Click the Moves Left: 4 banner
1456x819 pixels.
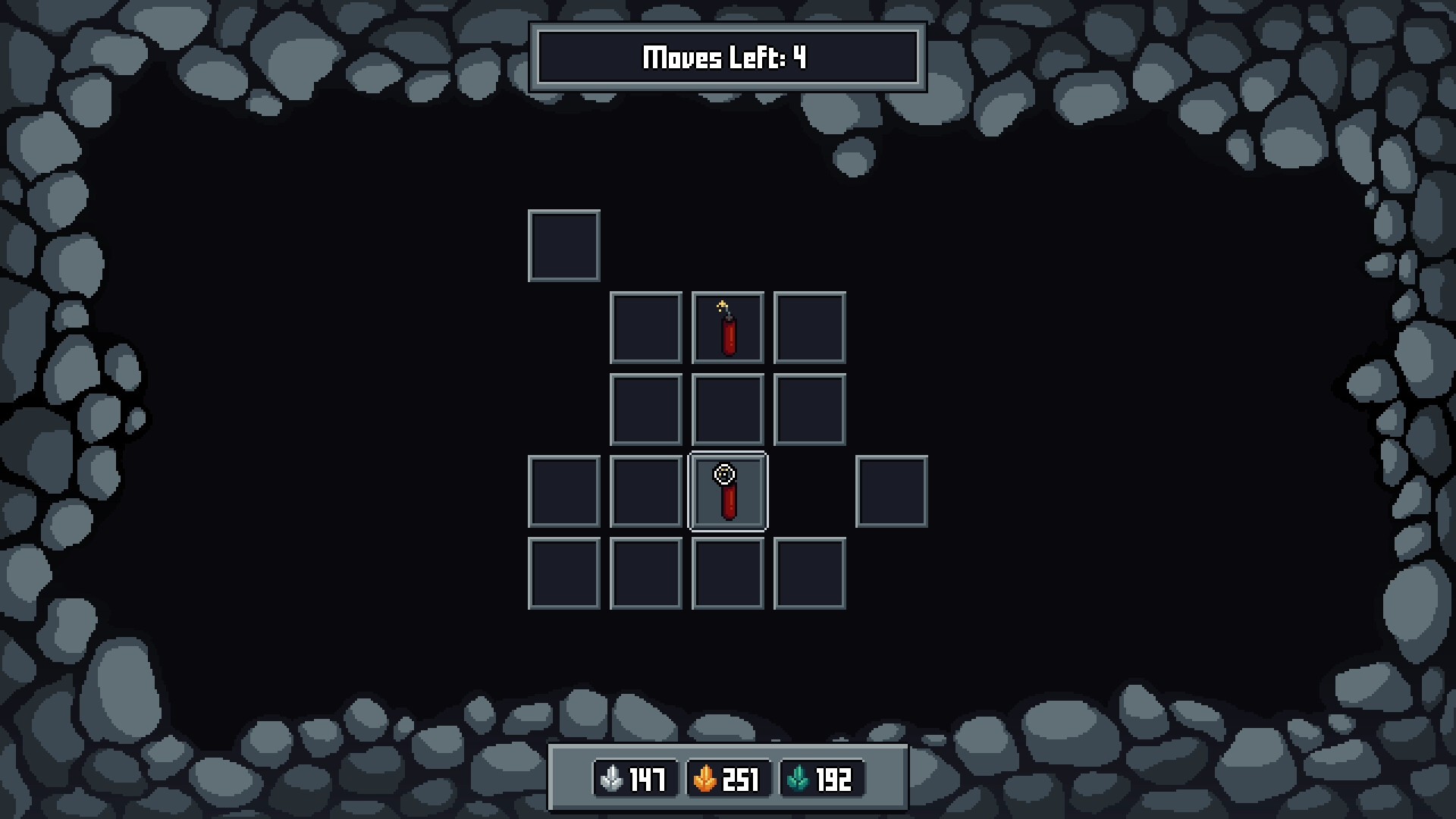[726, 55]
